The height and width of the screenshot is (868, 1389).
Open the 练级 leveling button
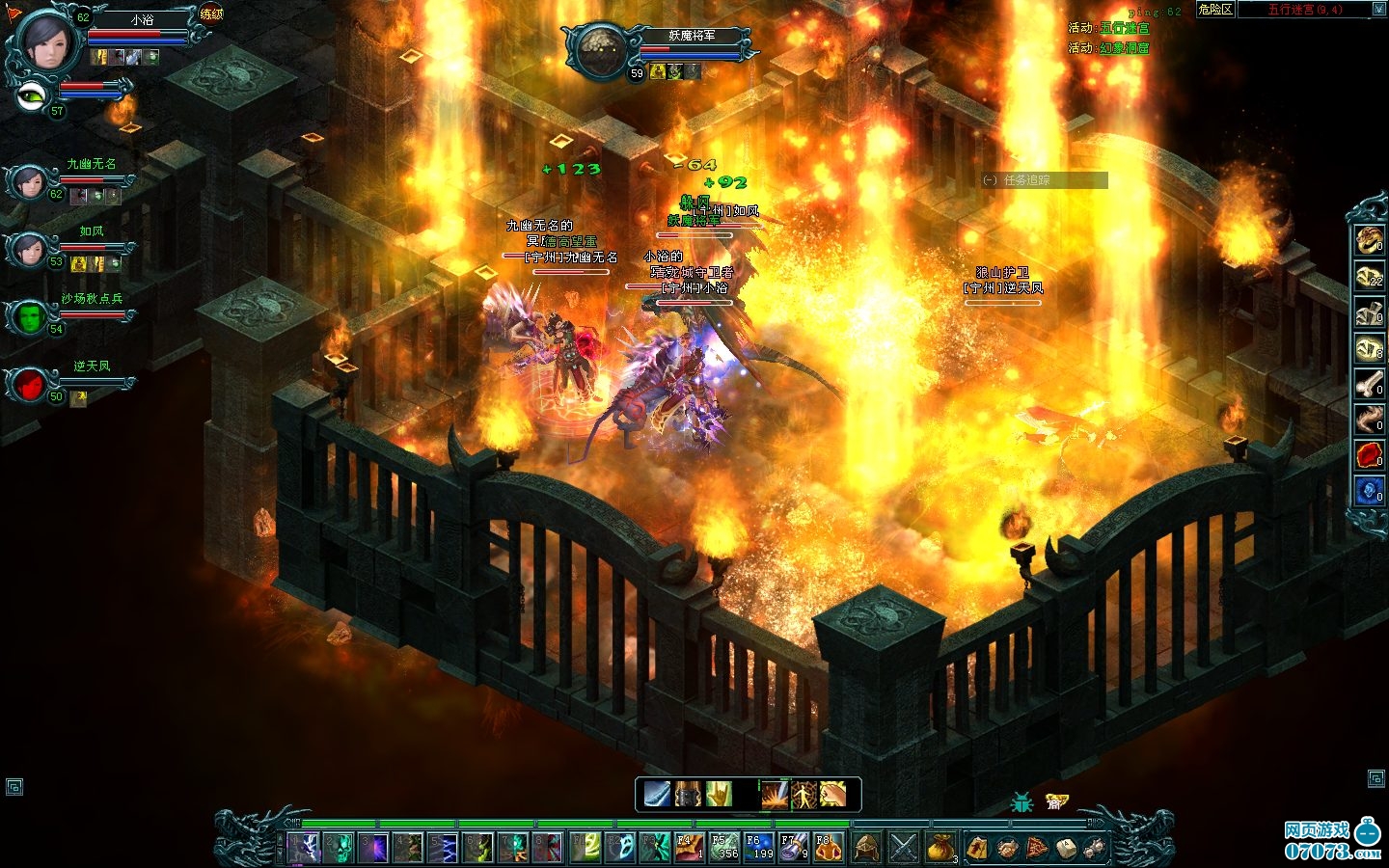point(211,14)
